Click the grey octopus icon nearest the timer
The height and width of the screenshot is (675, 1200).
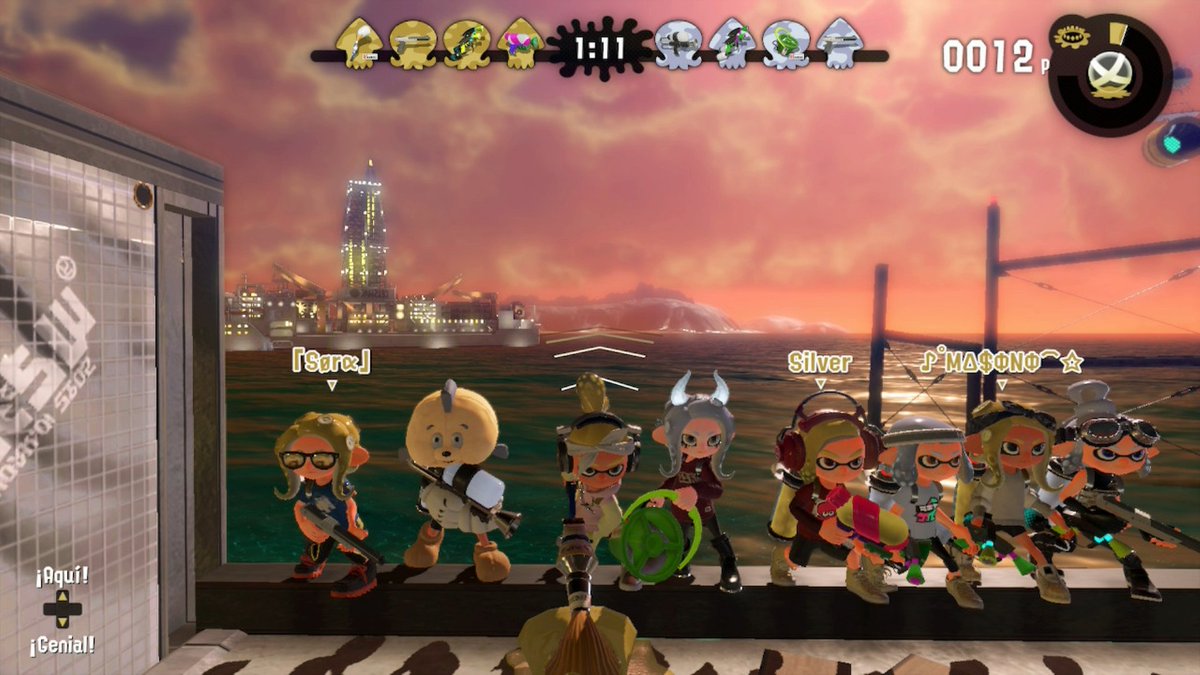pyautogui.click(x=679, y=46)
